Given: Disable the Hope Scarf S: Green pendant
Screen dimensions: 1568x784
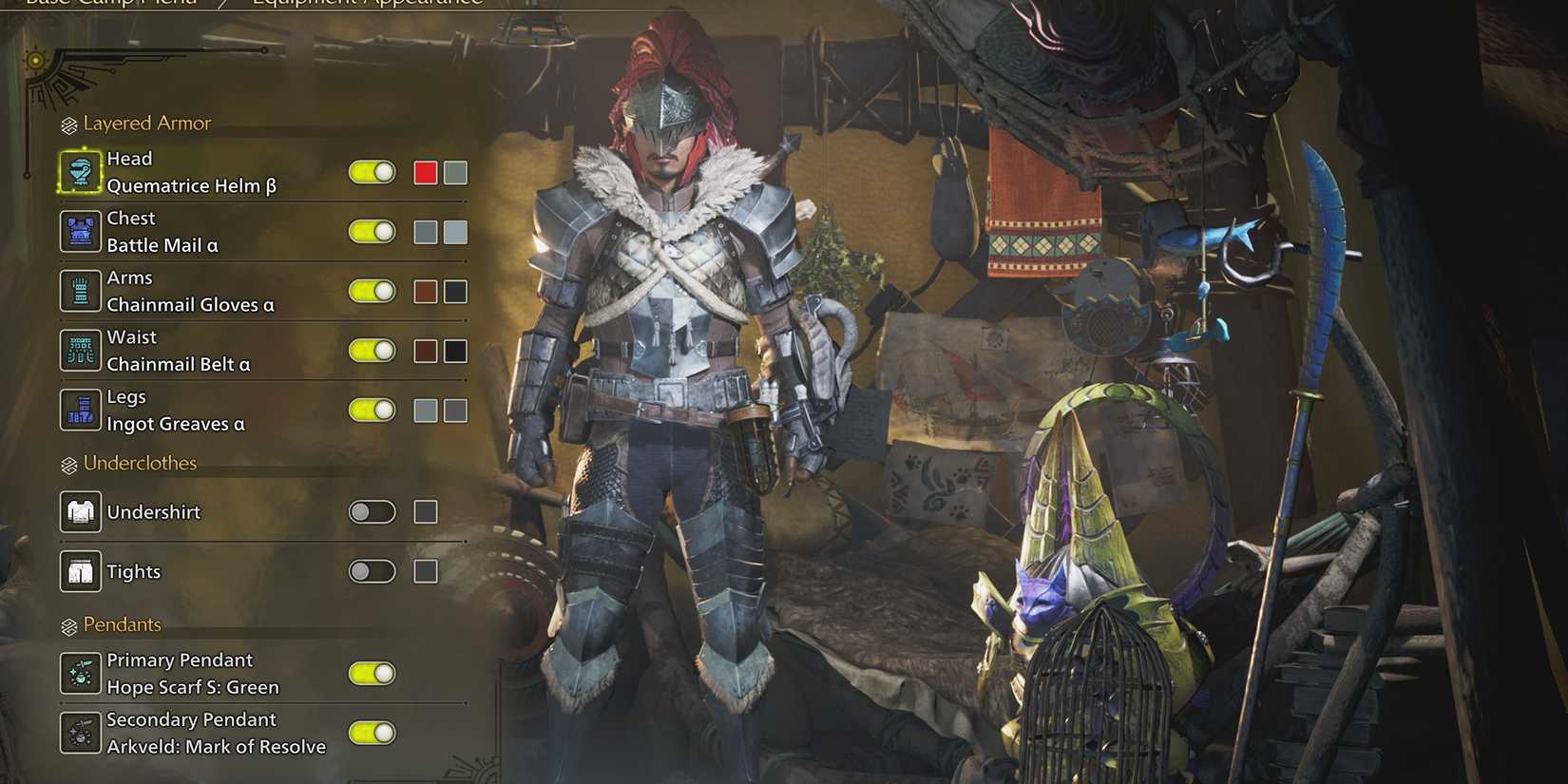Looking at the screenshot, I should pyautogui.click(x=372, y=673).
